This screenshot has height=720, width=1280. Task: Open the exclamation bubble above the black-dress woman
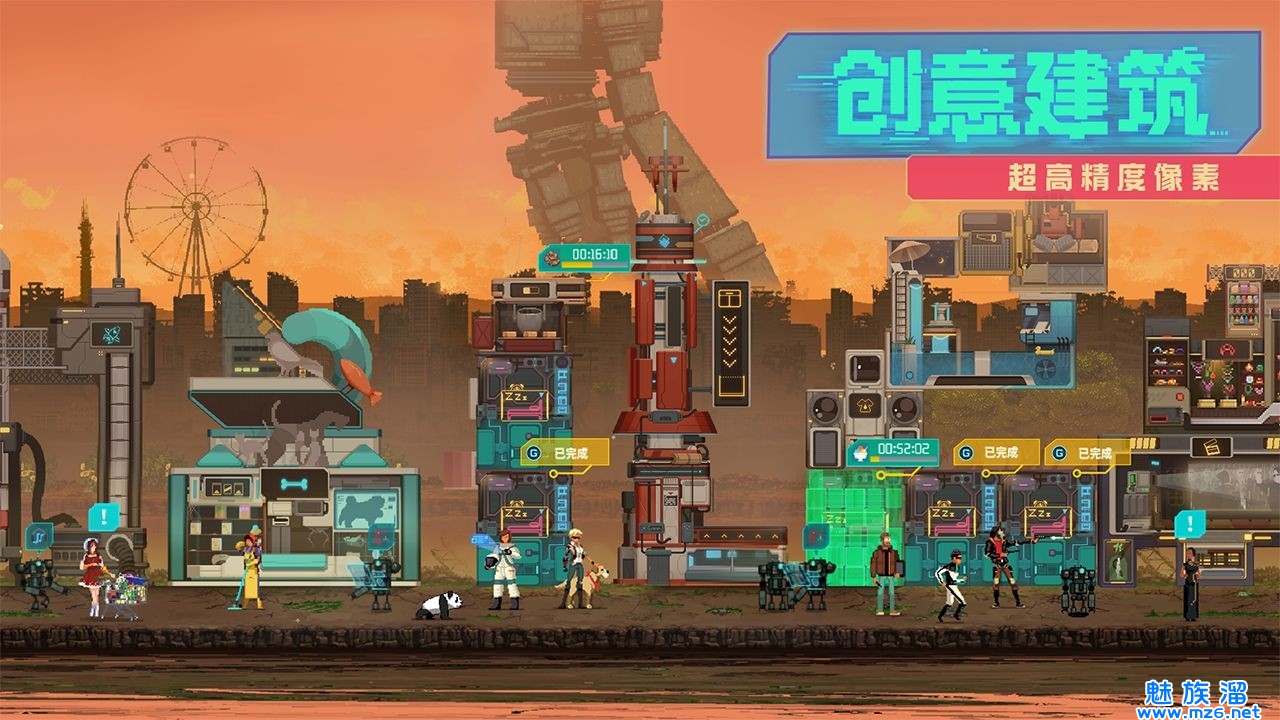coord(1189,524)
